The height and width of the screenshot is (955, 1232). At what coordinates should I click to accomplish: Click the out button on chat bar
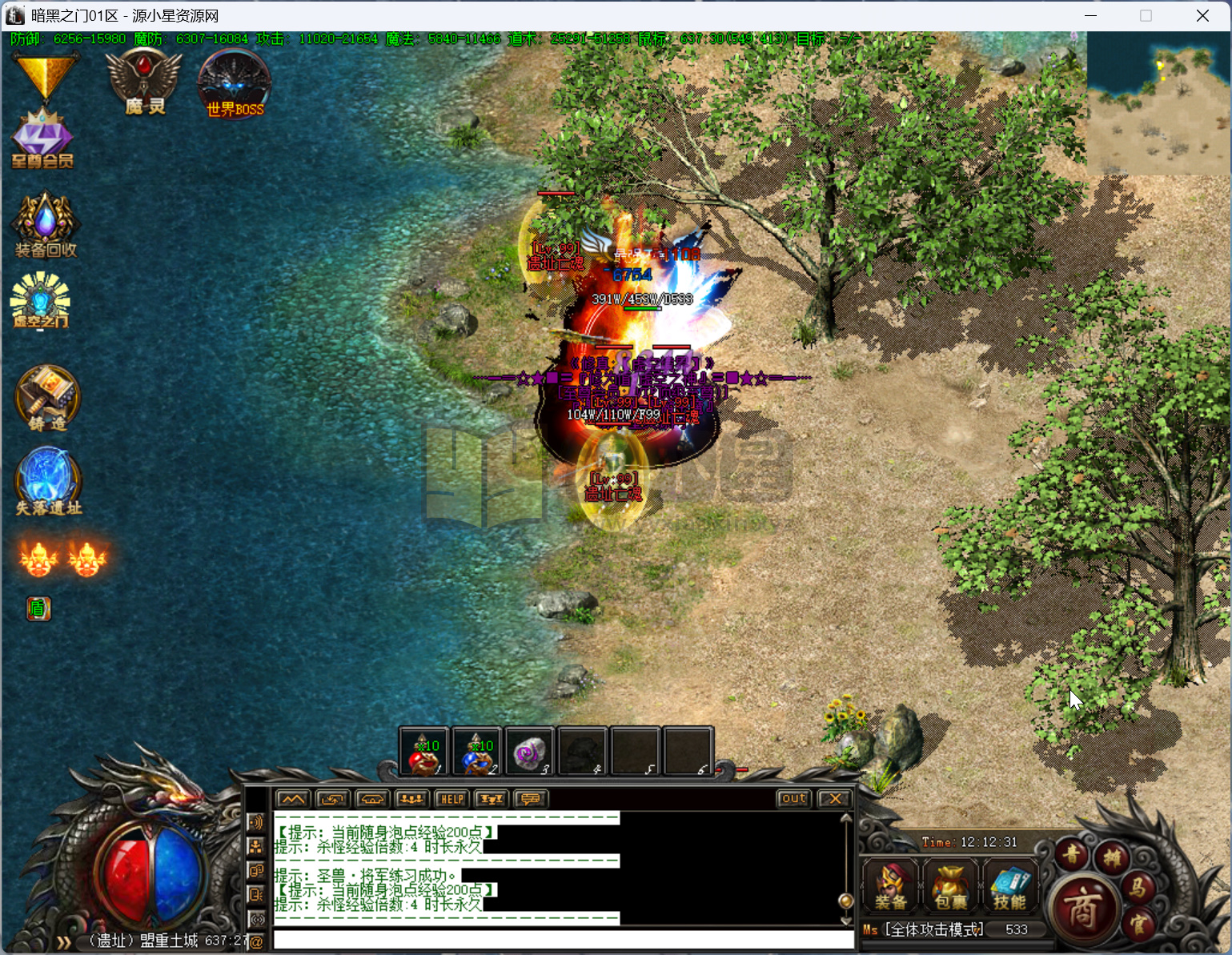click(x=793, y=799)
